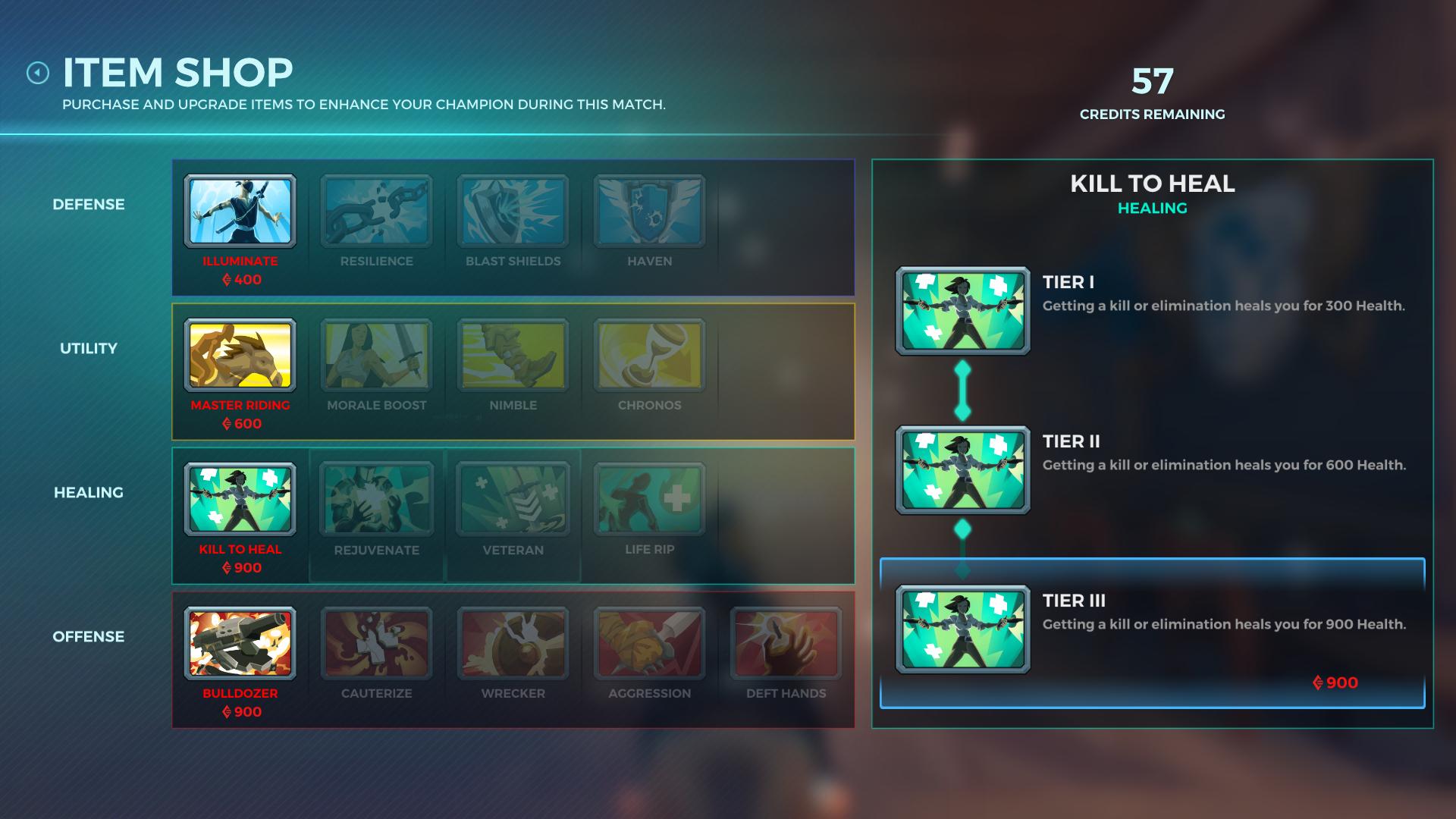The width and height of the screenshot is (1456, 819).
Task: Pick the Veteran healing item
Action: tap(513, 500)
